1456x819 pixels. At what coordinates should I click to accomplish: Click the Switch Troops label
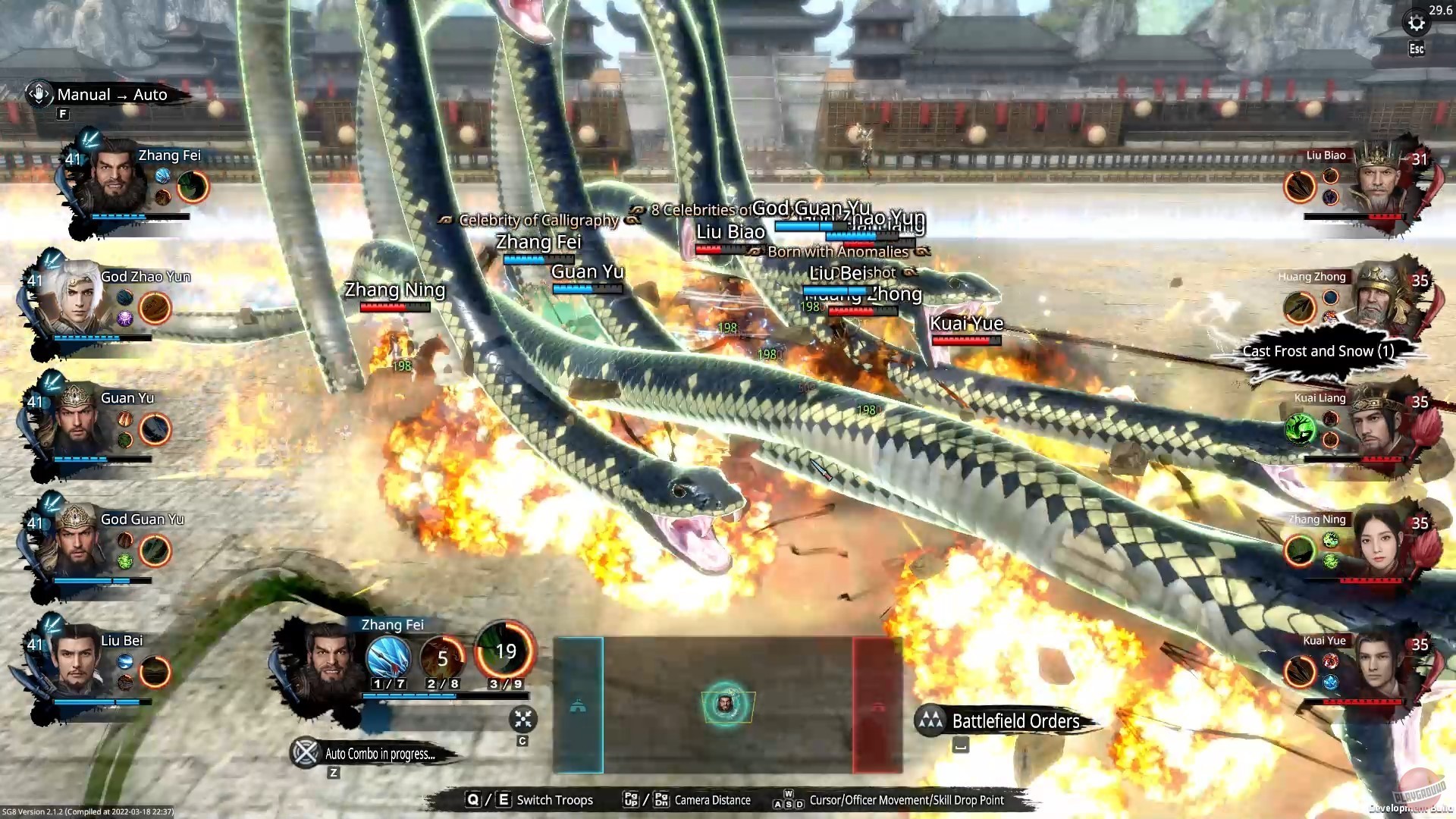point(554,800)
